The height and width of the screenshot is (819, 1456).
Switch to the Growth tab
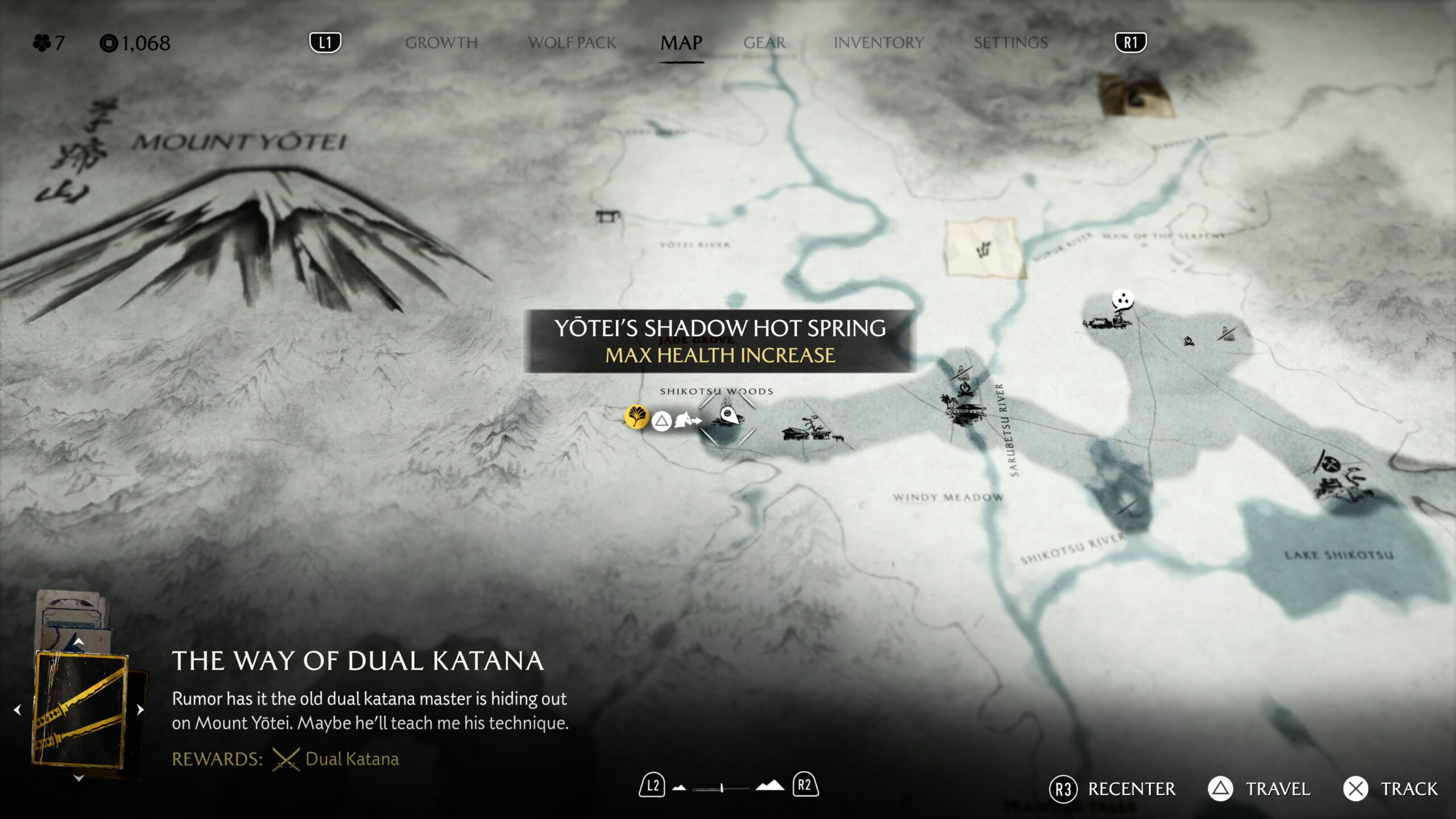pos(441,43)
